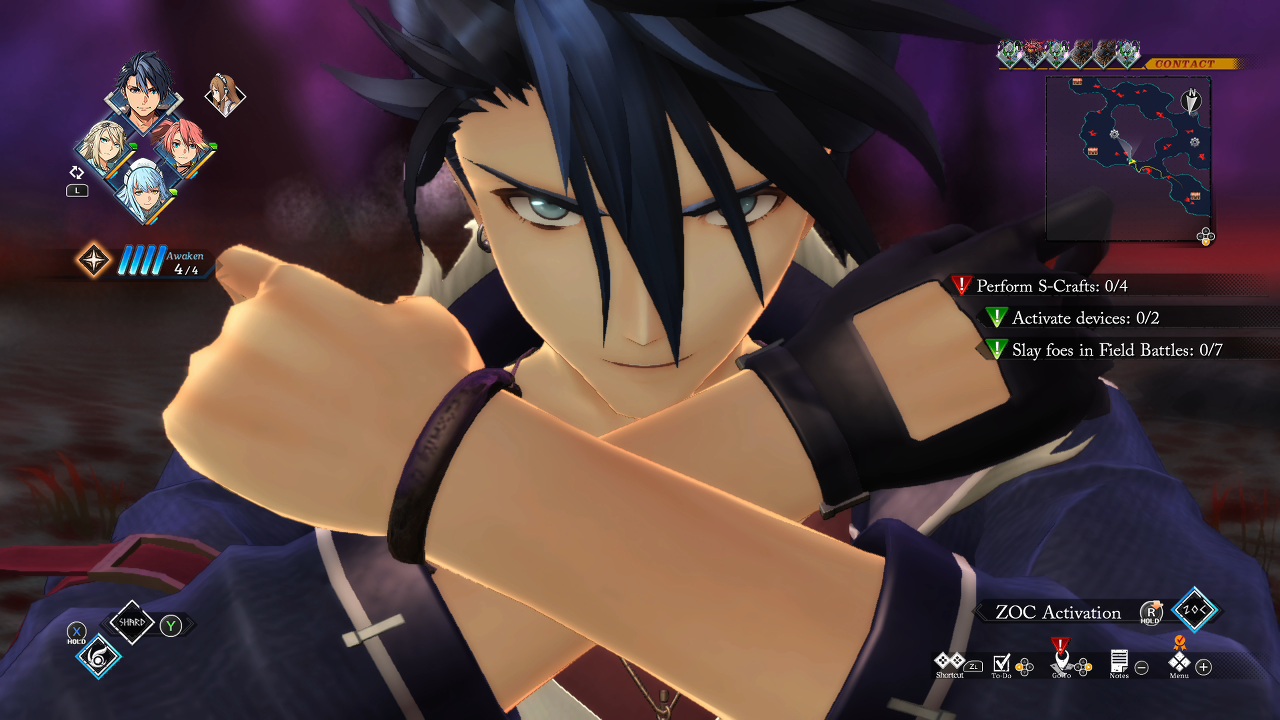Toggle the 'Slay foes in Field Battles' indicator

(x=995, y=350)
